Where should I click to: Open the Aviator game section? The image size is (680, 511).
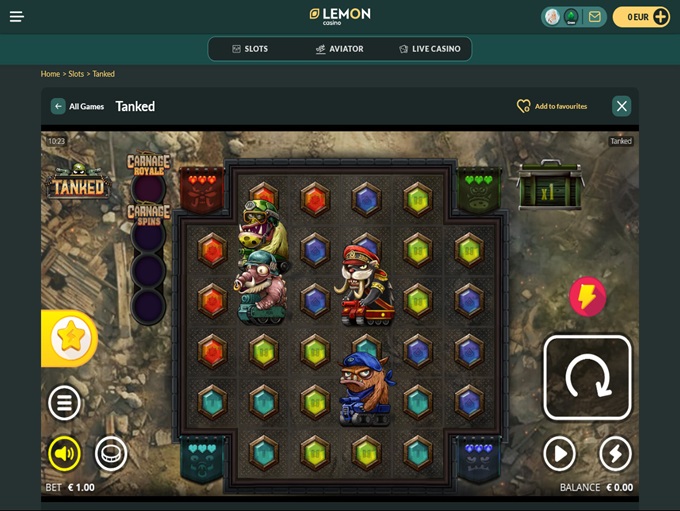coord(339,49)
